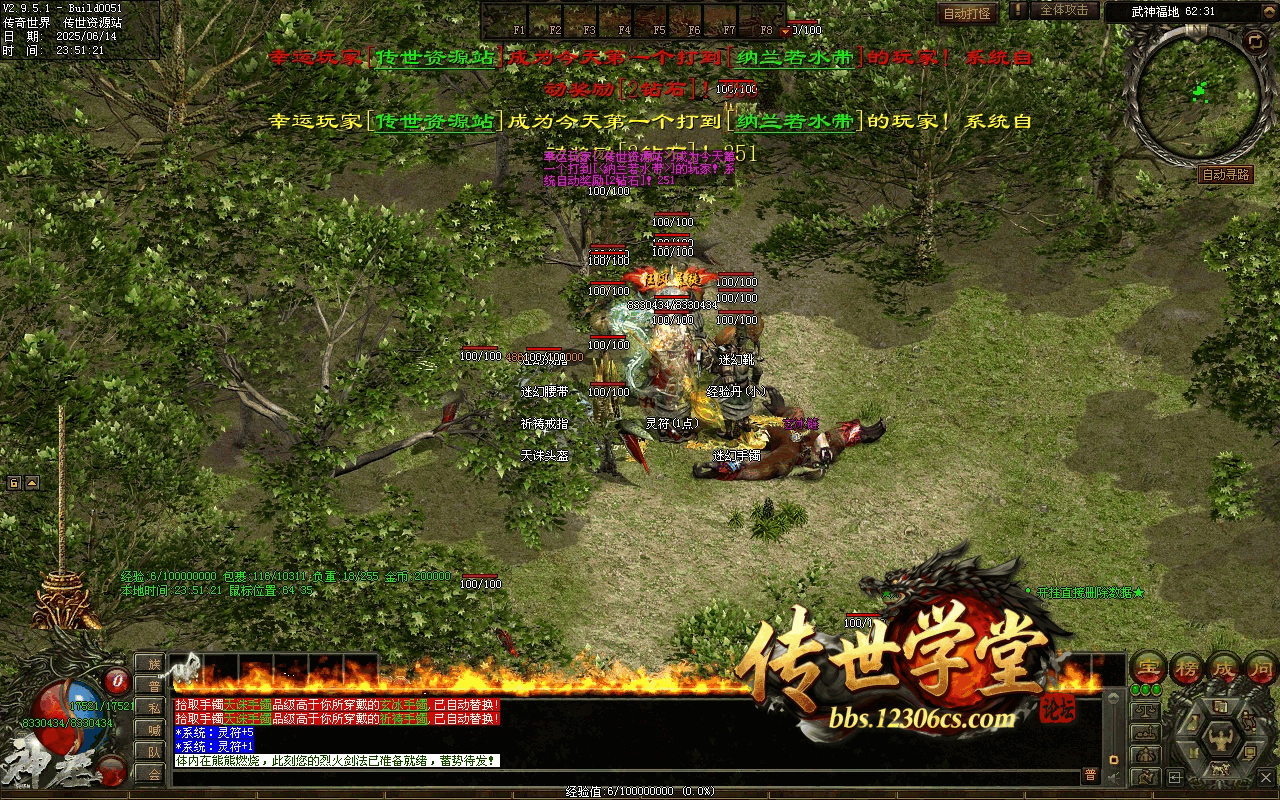
Task: Click the 自动寻路 auto-pathfinding button
Action: pyautogui.click(x=1225, y=174)
